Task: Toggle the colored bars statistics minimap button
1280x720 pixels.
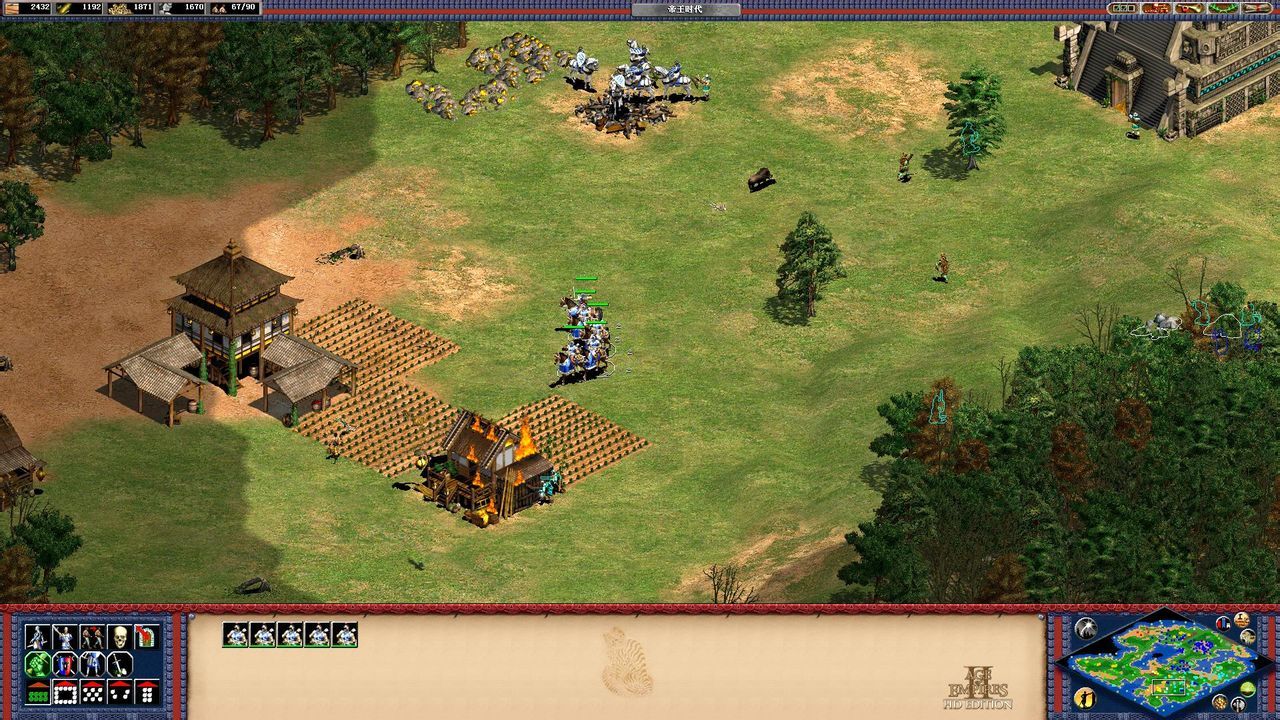Action: tap(1225, 623)
